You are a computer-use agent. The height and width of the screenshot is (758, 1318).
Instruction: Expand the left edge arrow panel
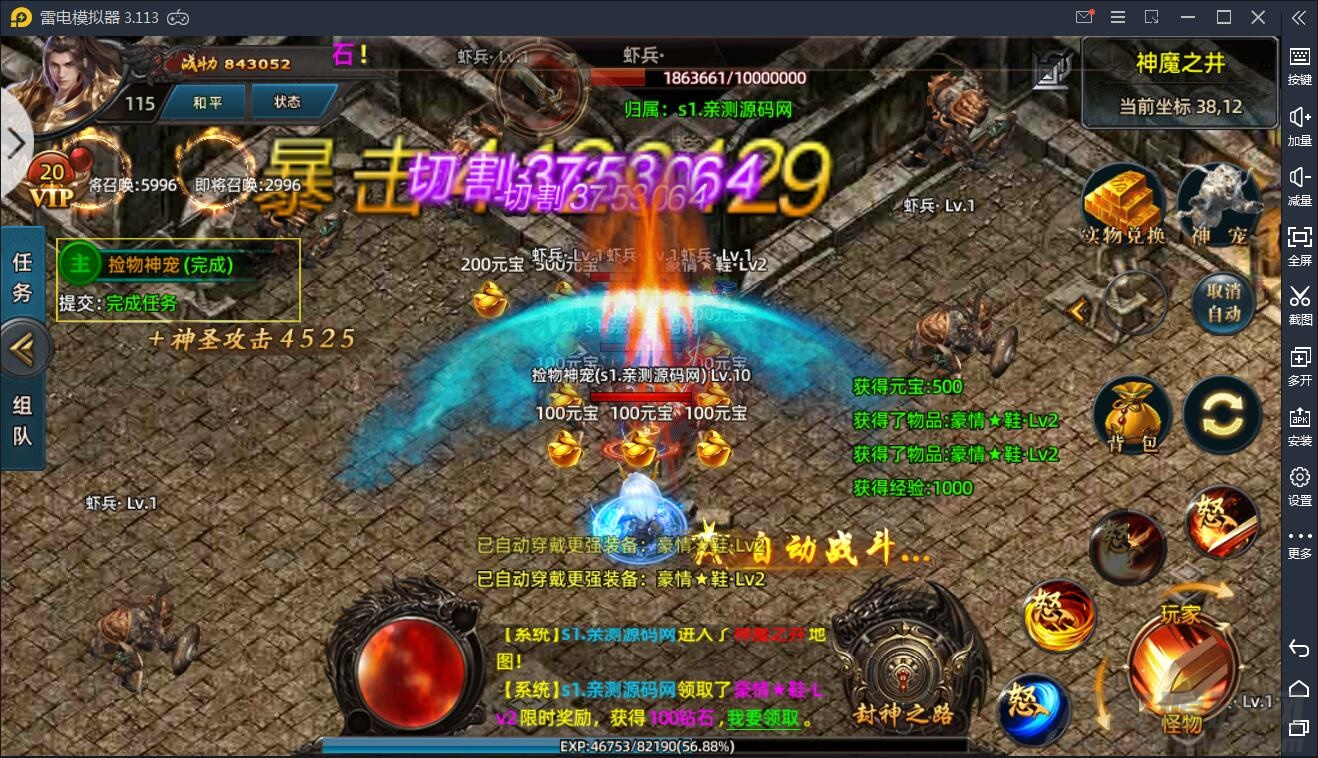click(15, 144)
